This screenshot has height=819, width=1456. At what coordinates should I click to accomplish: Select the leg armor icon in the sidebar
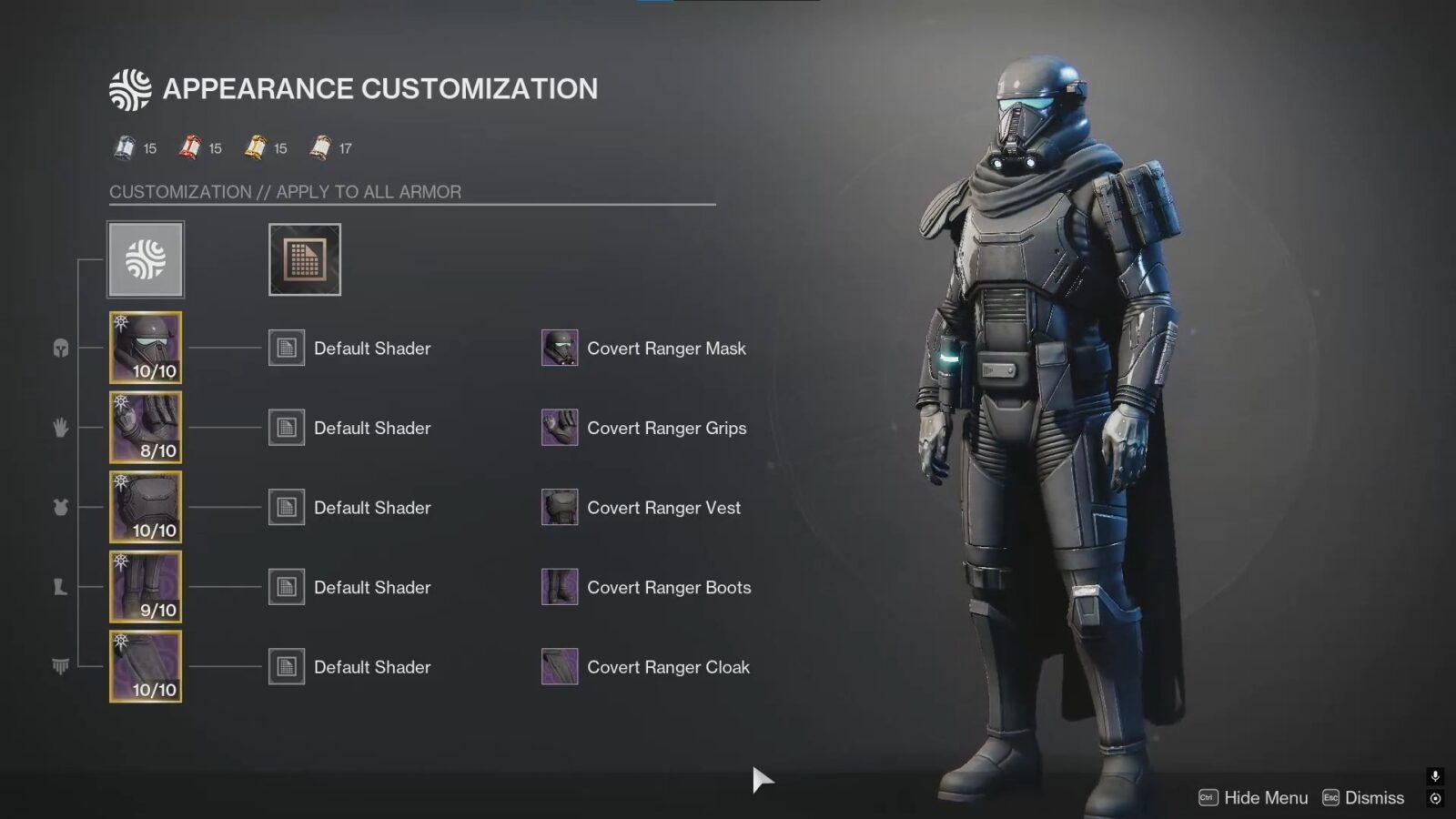coord(59,587)
